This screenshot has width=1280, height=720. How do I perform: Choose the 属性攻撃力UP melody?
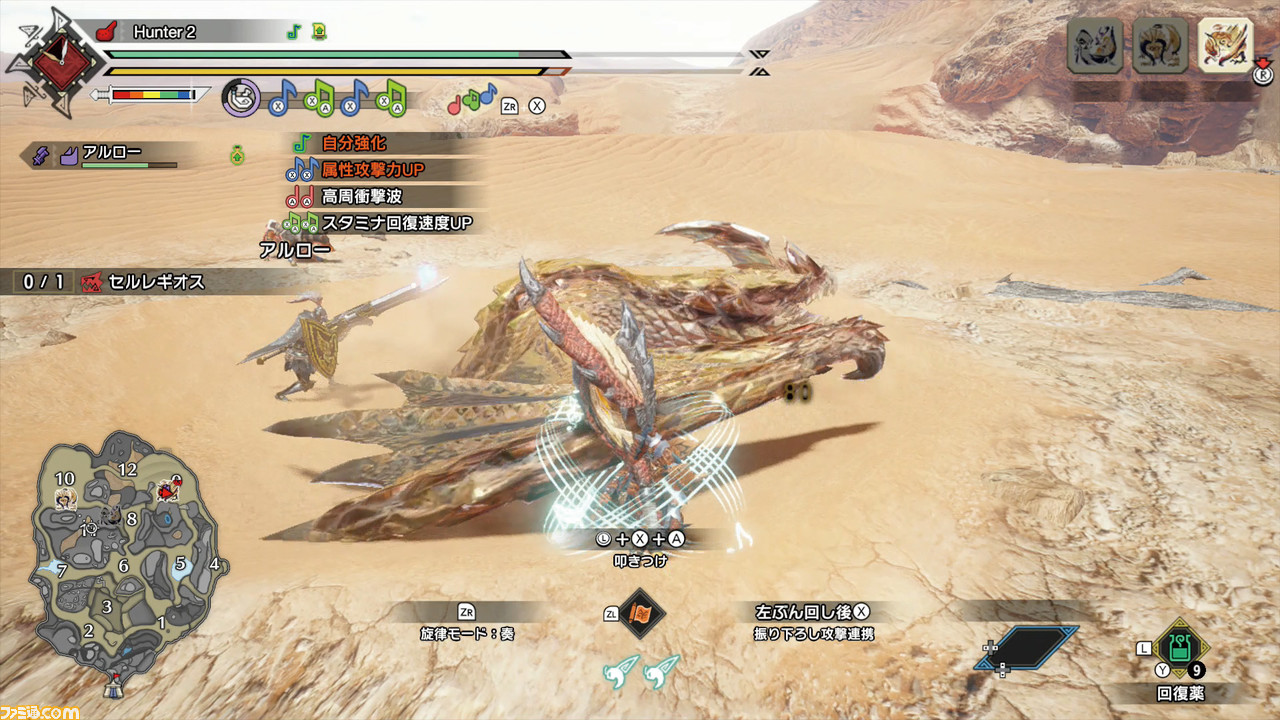pos(372,170)
